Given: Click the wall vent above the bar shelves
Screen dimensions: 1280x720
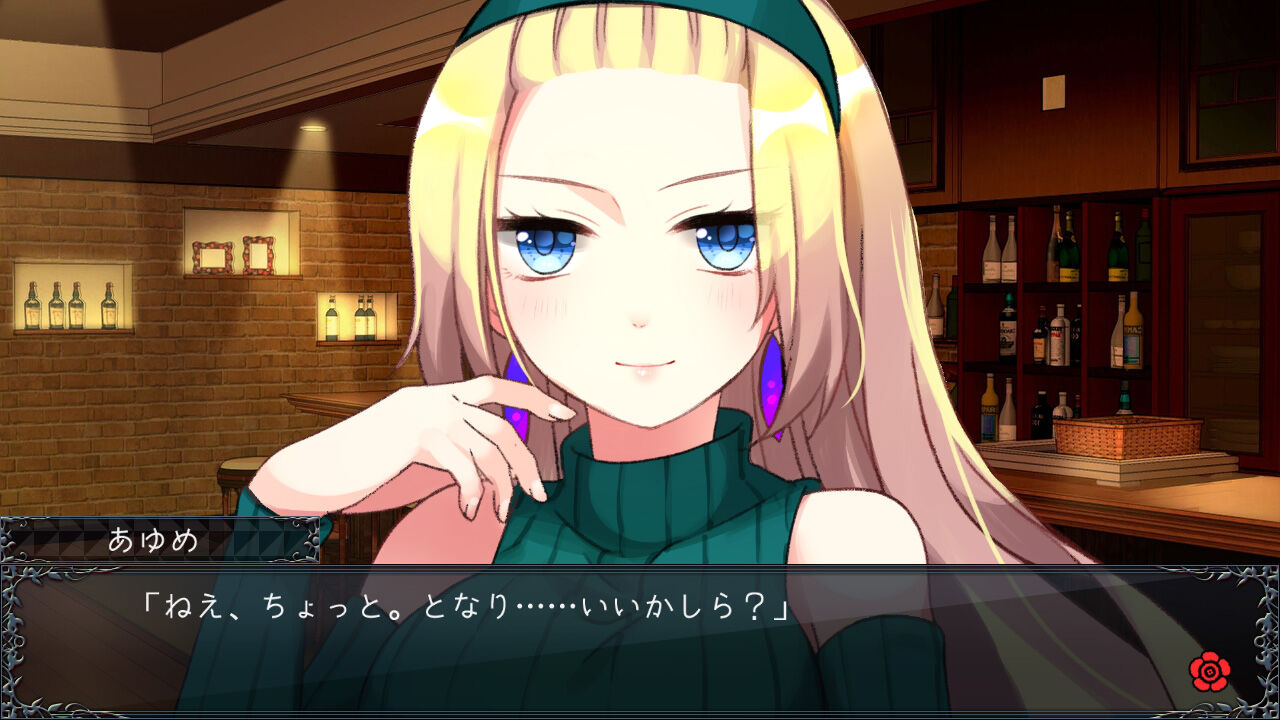Looking at the screenshot, I should [1053, 92].
